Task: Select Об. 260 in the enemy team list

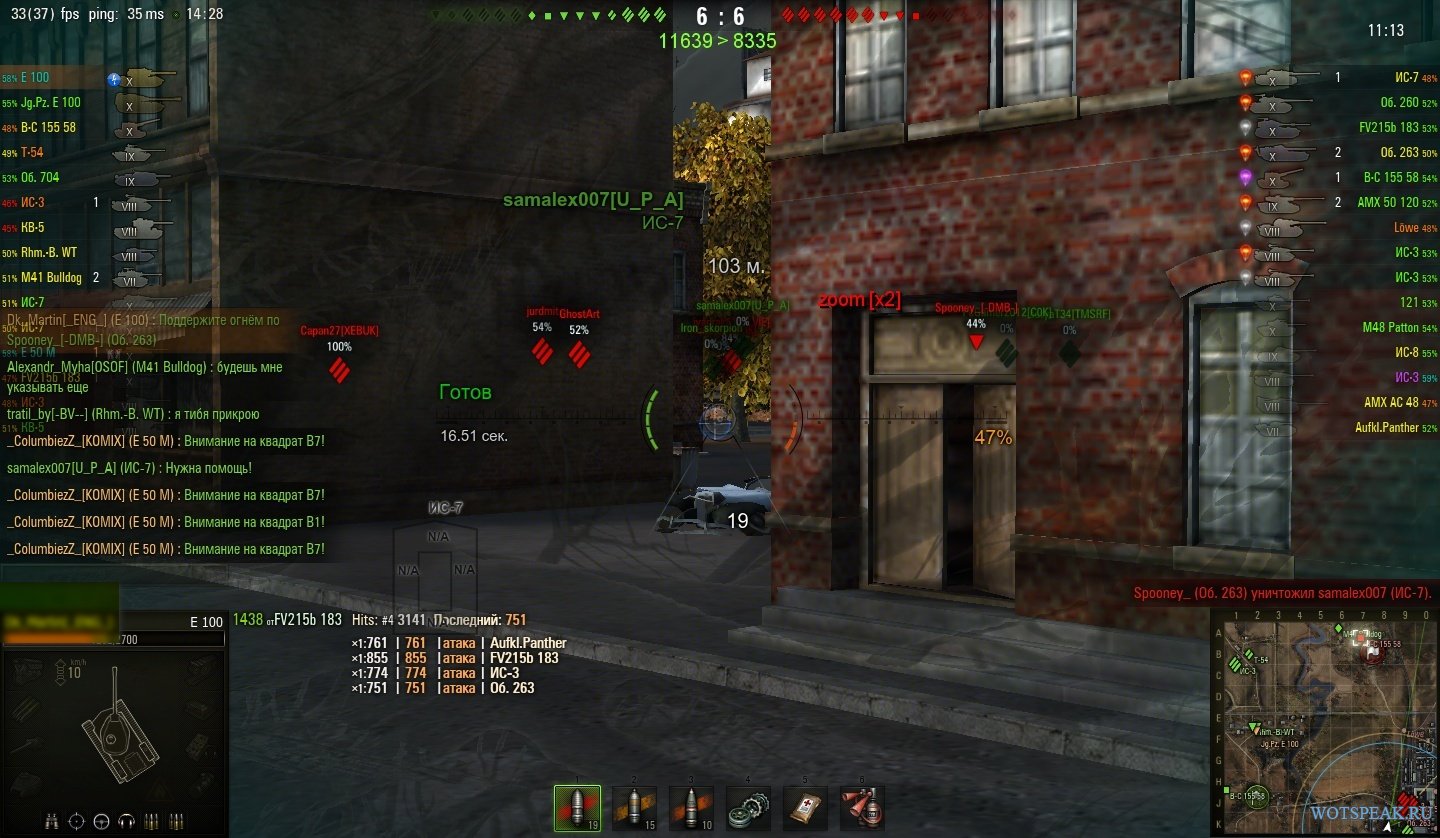Action: click(x=1340, y=102)
